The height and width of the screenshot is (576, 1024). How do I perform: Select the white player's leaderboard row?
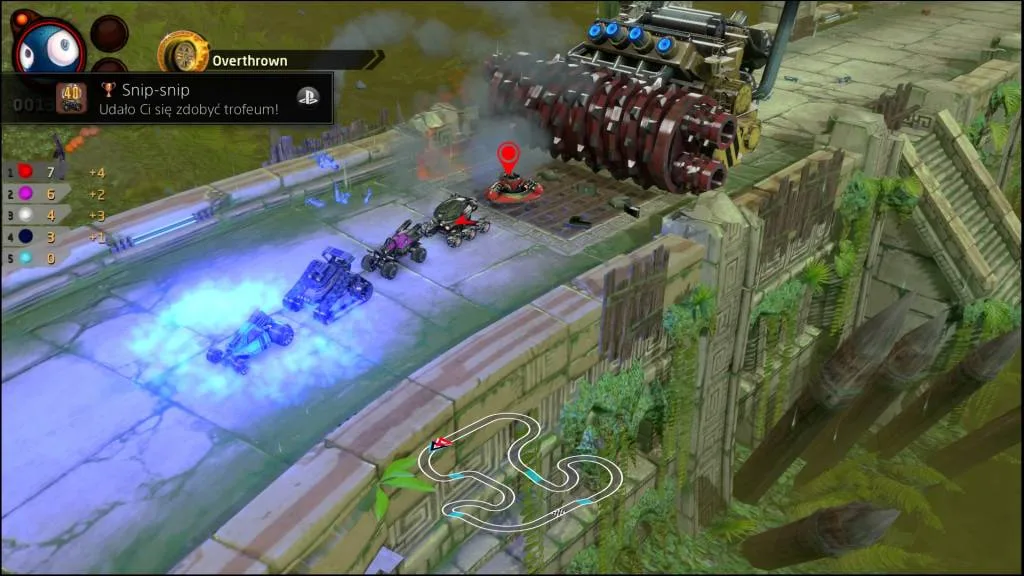coord(36,215)
